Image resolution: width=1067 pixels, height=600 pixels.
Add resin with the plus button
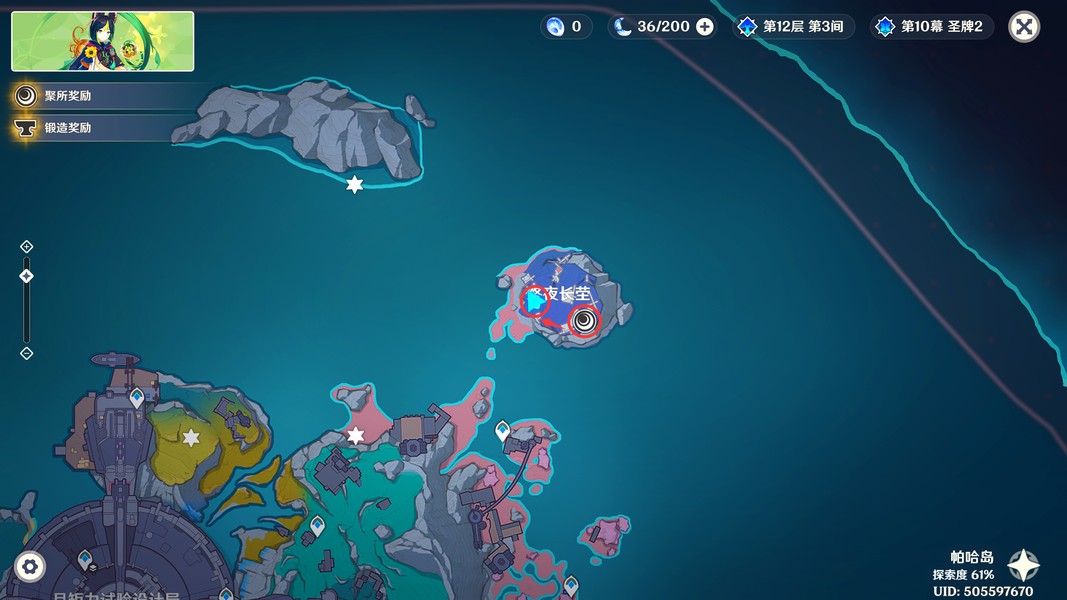705,27
